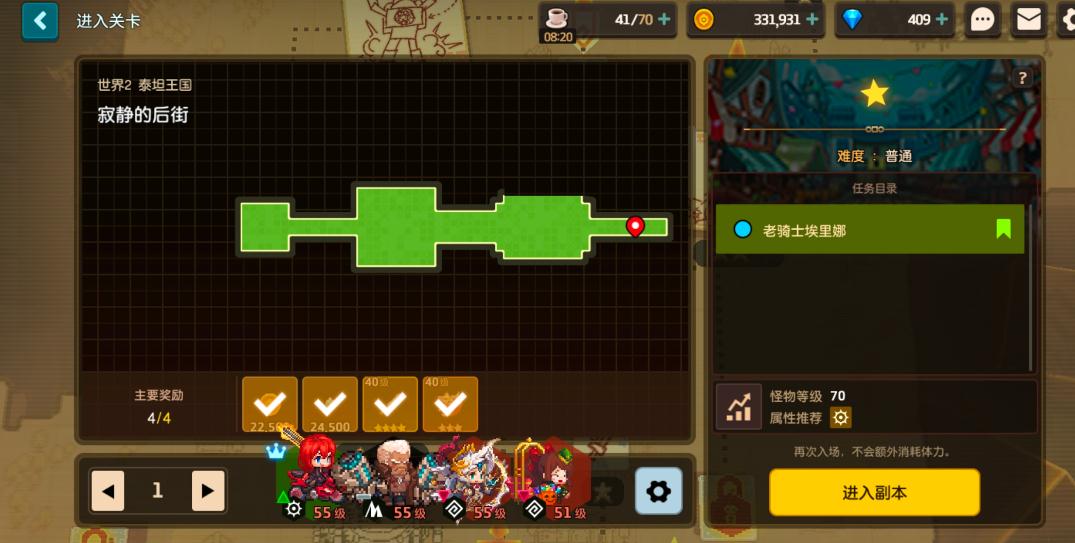Open team settings gear button
The height and width of the screenshot is (543, 1075).
coord(658,491)
